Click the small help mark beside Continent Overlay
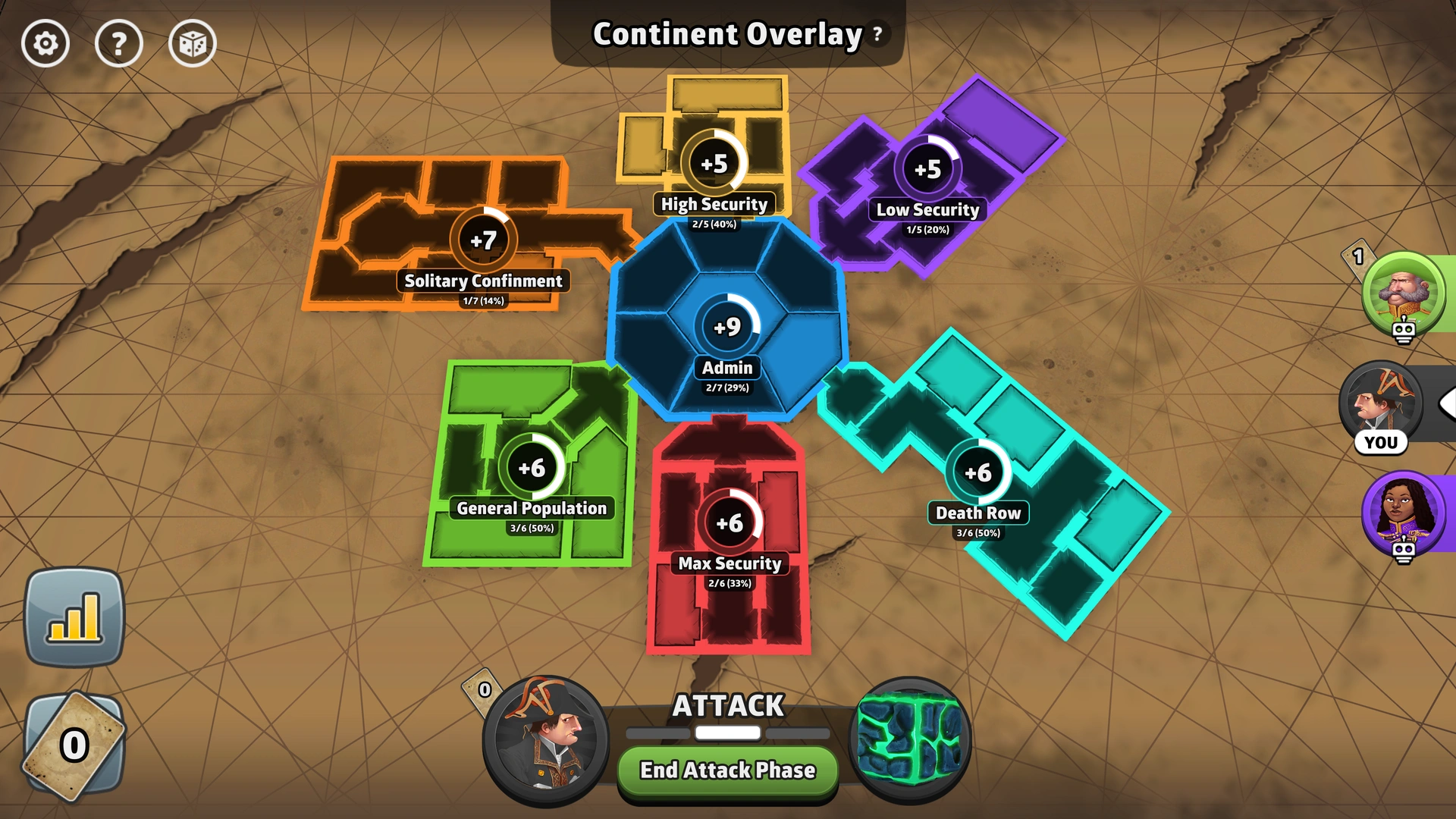 click(876, 35)
